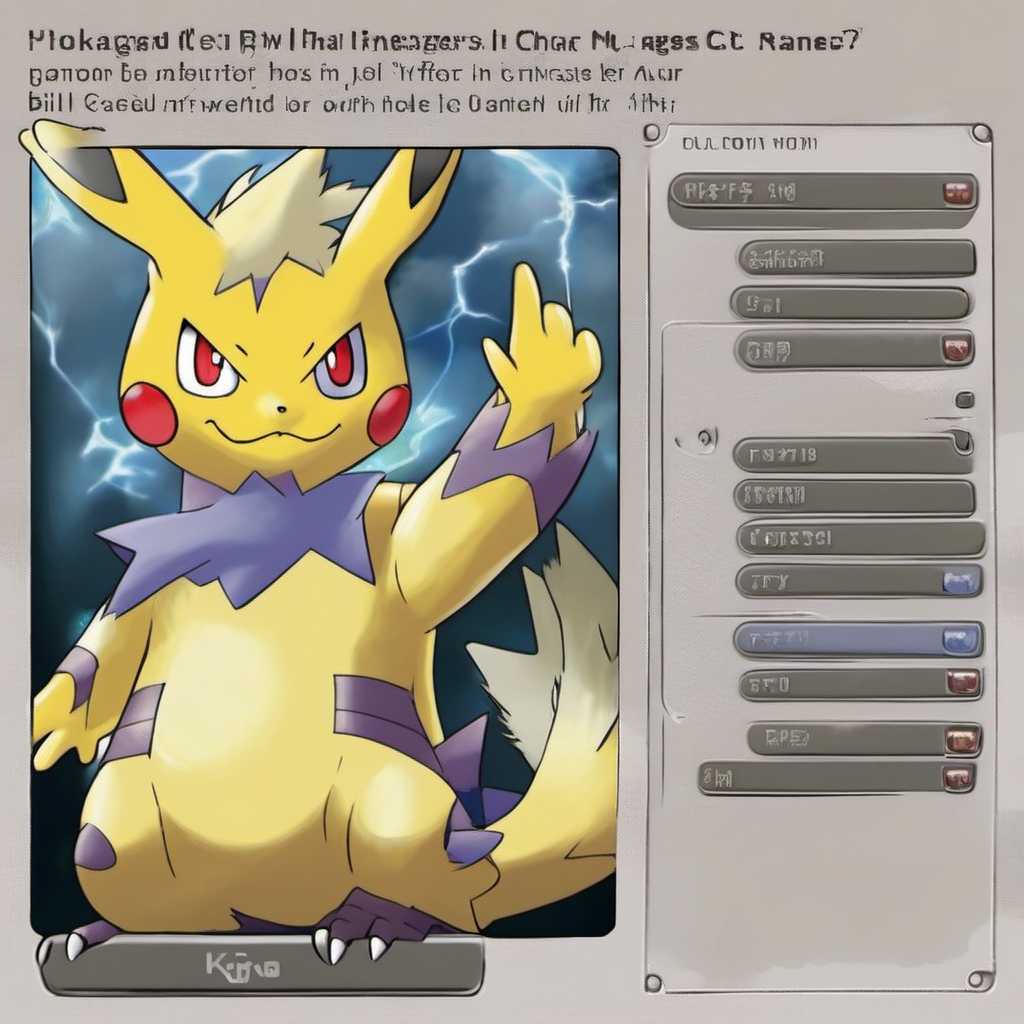
Task: Click the small green square button in the panel
Action: pos(964,400)
